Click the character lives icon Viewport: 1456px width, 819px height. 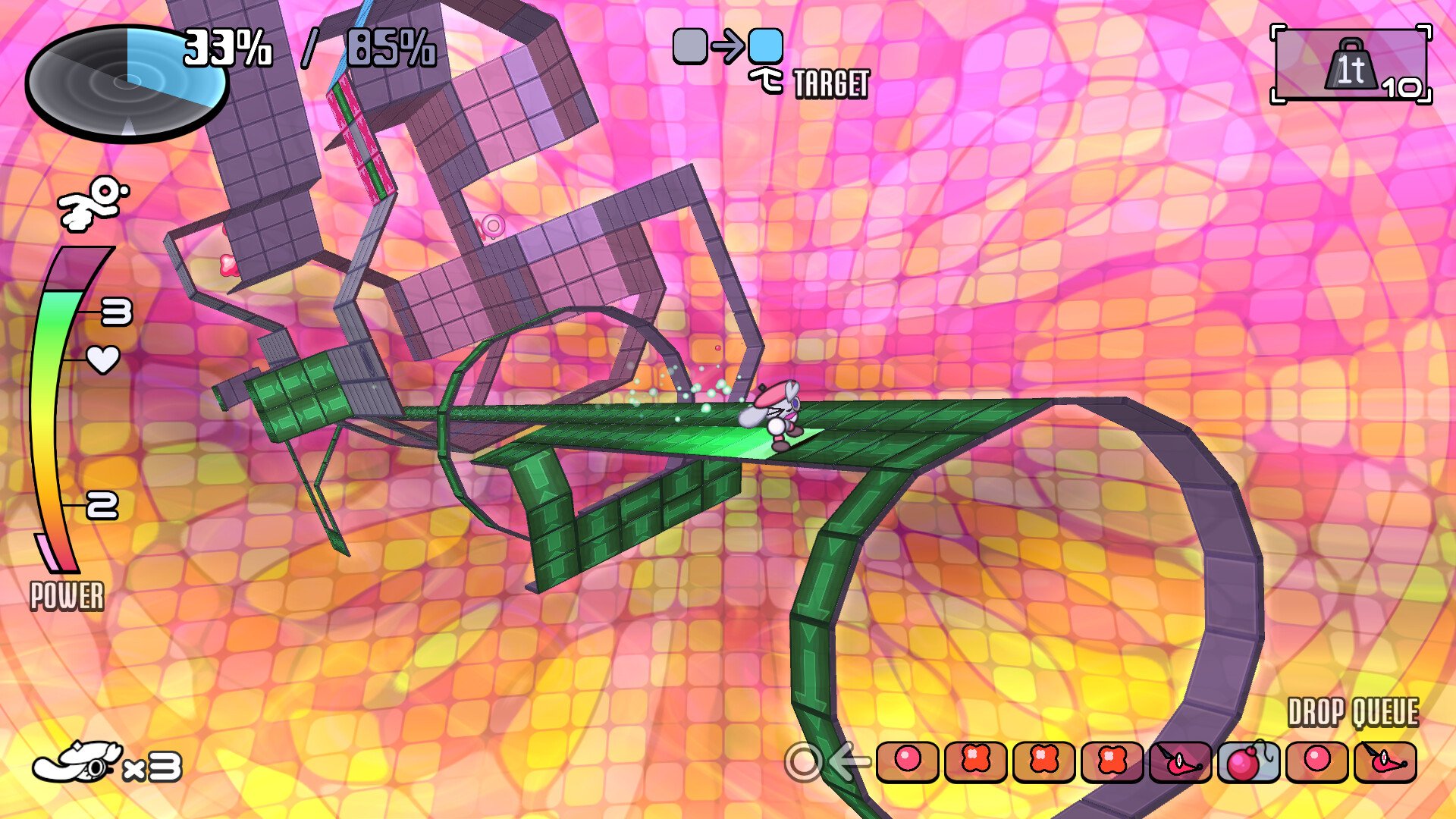coord(77,763)
